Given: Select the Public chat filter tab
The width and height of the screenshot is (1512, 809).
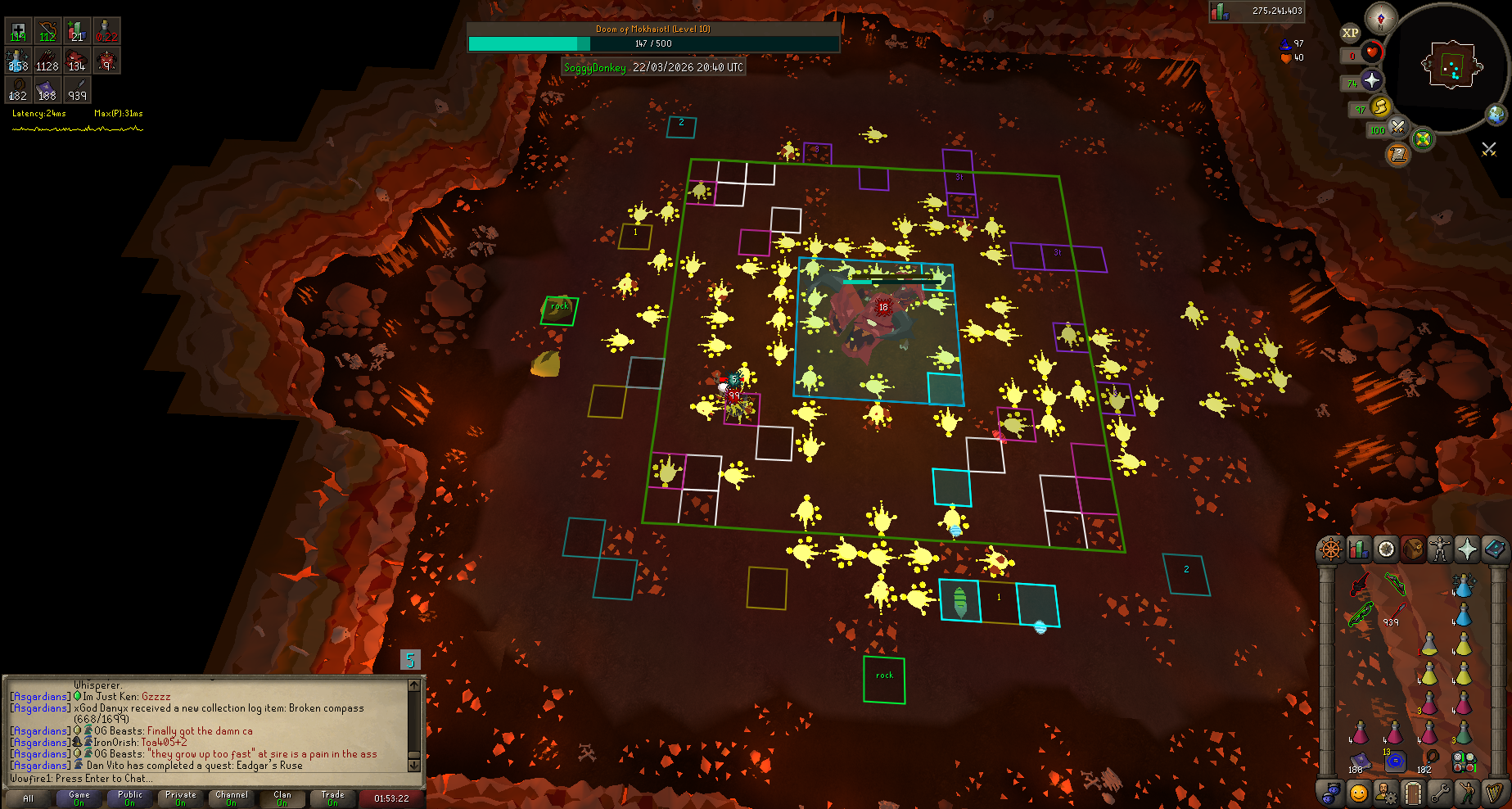Looking at the screenshot, I should 130,798.
